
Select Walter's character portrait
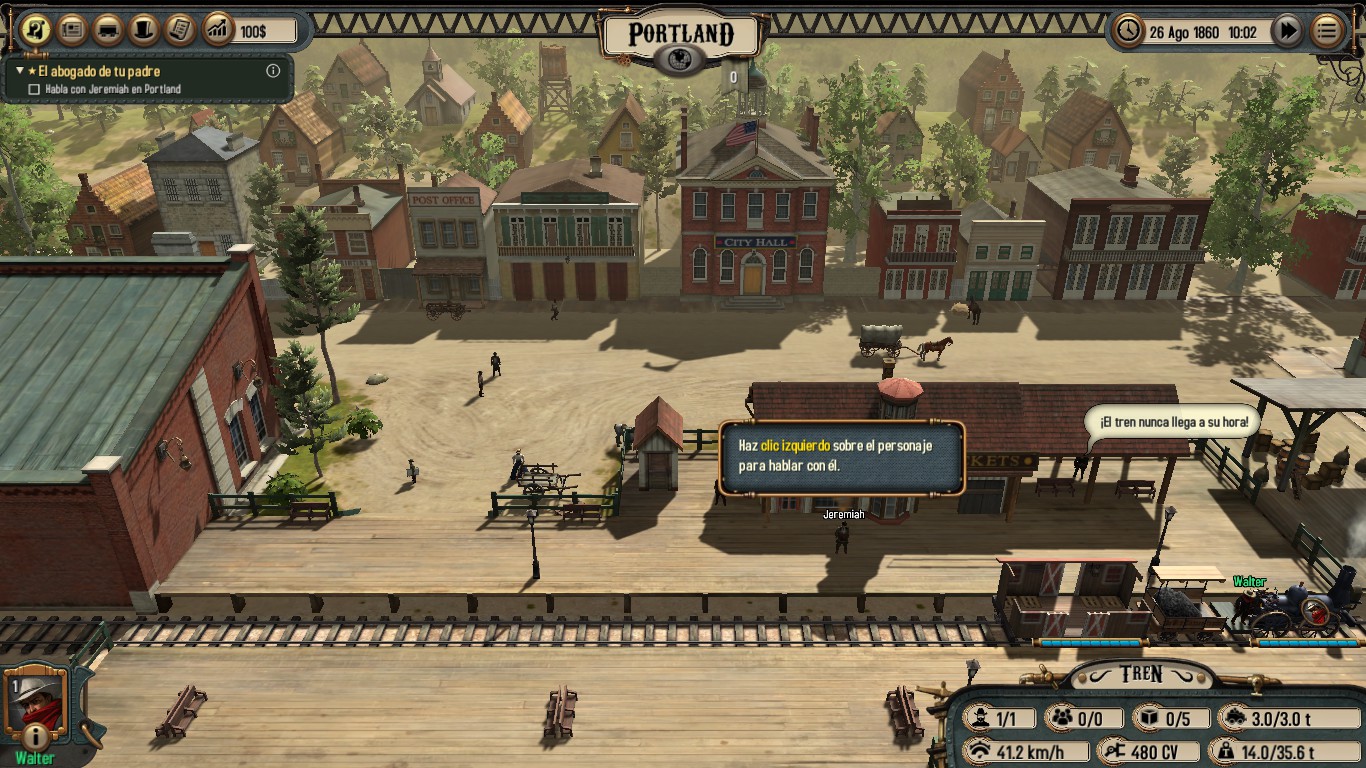(36, 700)
